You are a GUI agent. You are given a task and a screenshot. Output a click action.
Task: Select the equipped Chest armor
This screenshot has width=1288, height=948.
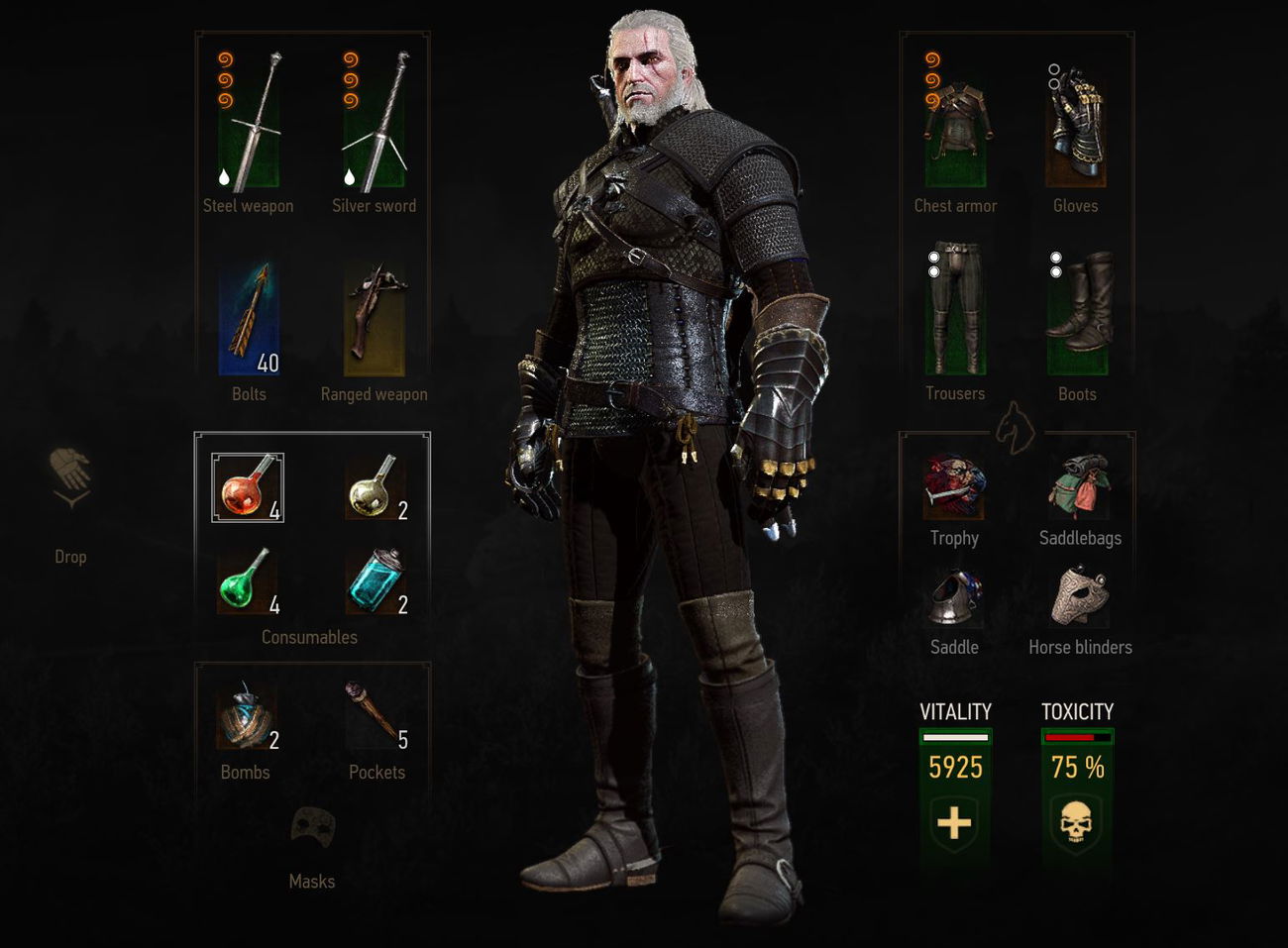[955, 124]
